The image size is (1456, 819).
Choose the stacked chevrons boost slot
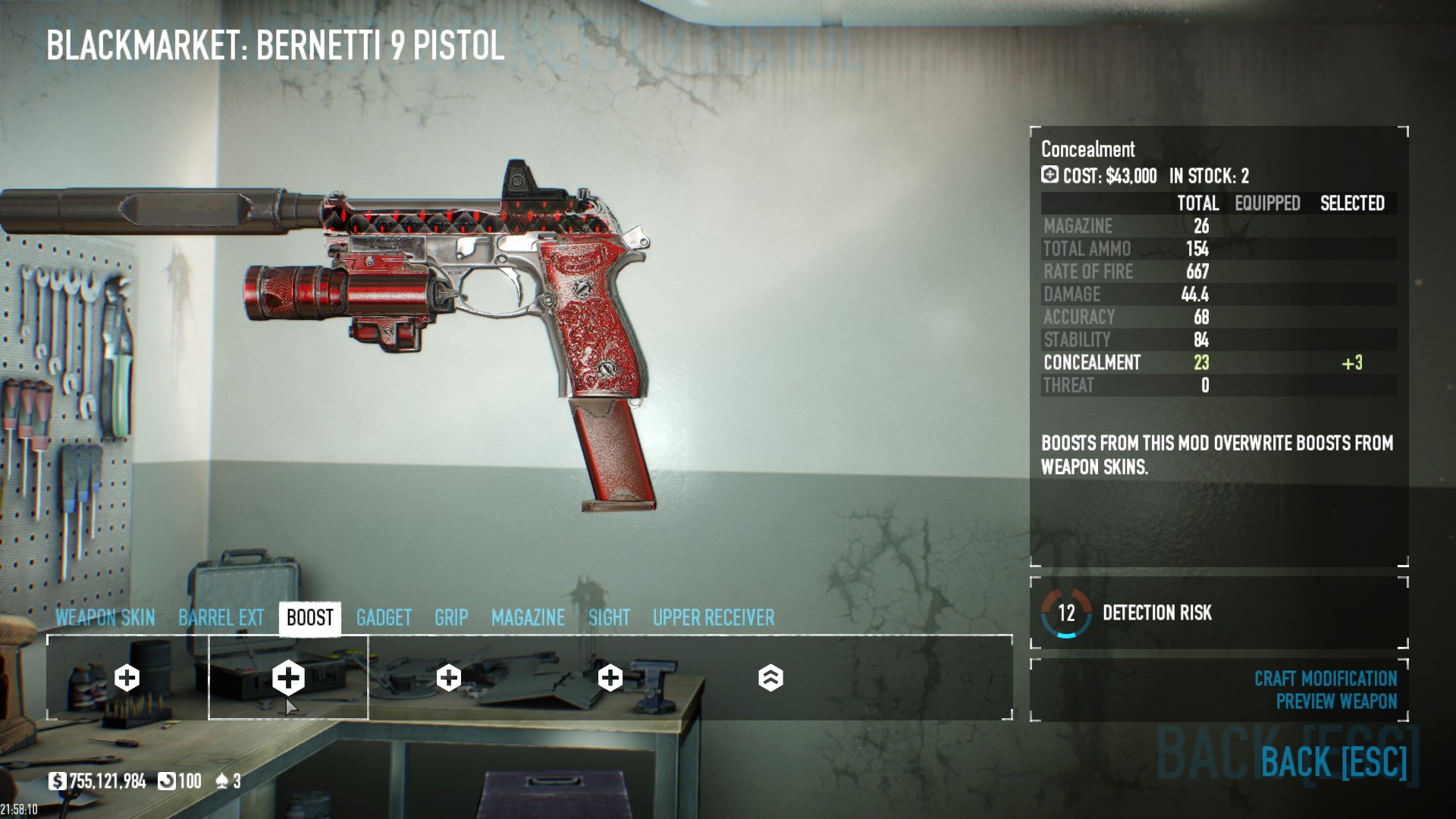(770, 678)
